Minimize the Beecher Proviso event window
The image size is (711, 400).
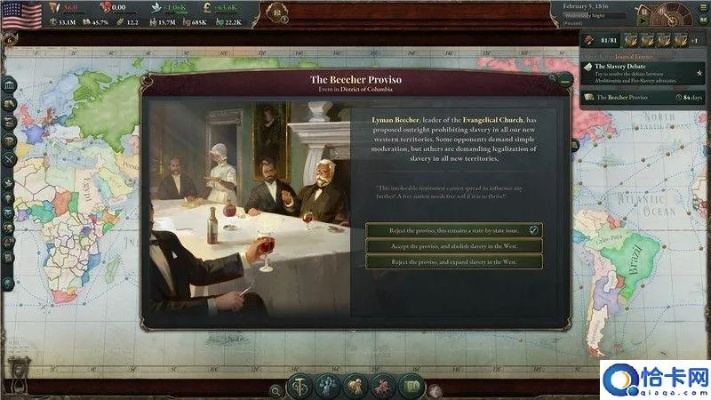click(566, 78)
